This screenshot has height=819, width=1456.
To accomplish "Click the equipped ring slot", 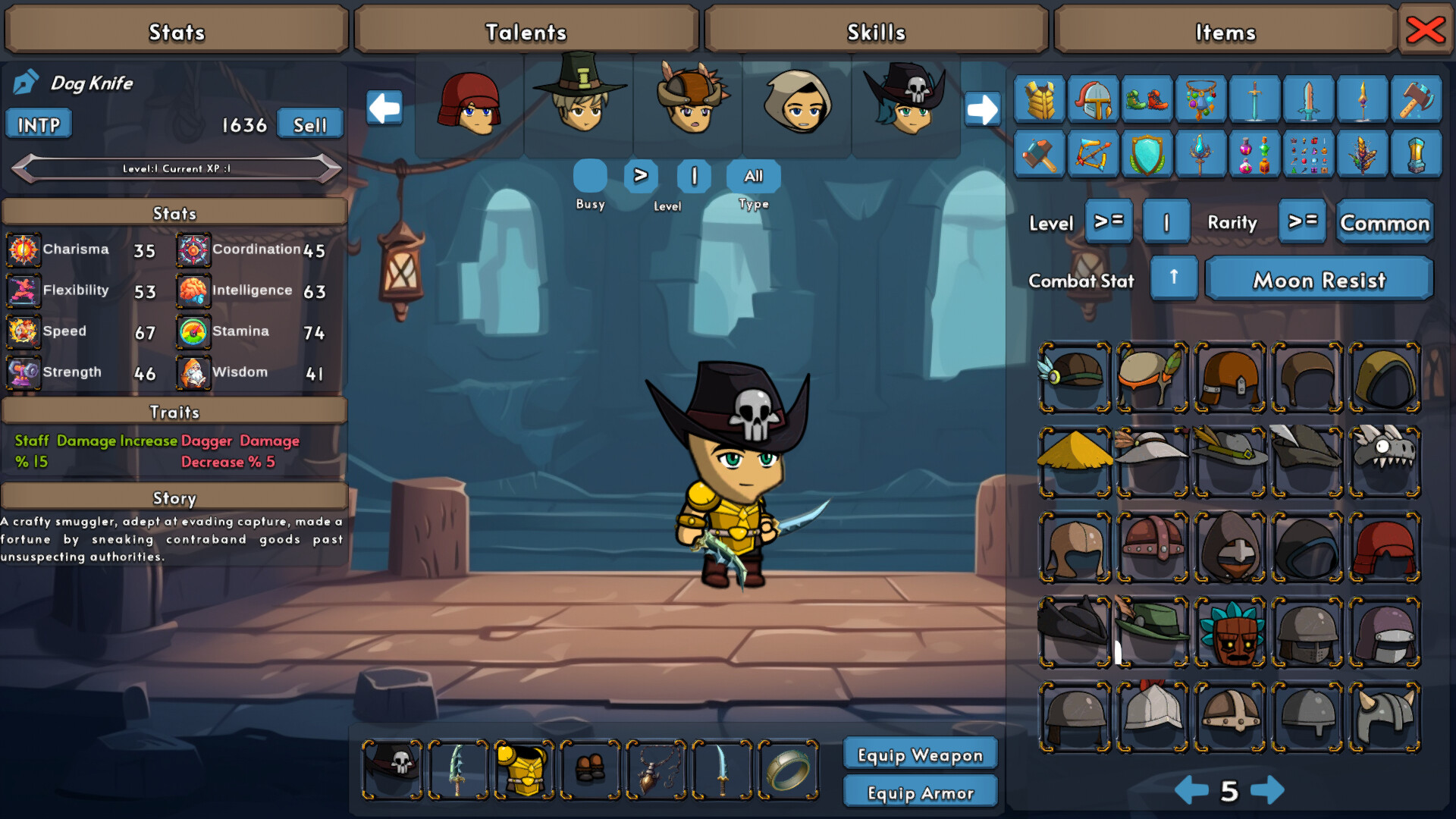I will [788, 770].
